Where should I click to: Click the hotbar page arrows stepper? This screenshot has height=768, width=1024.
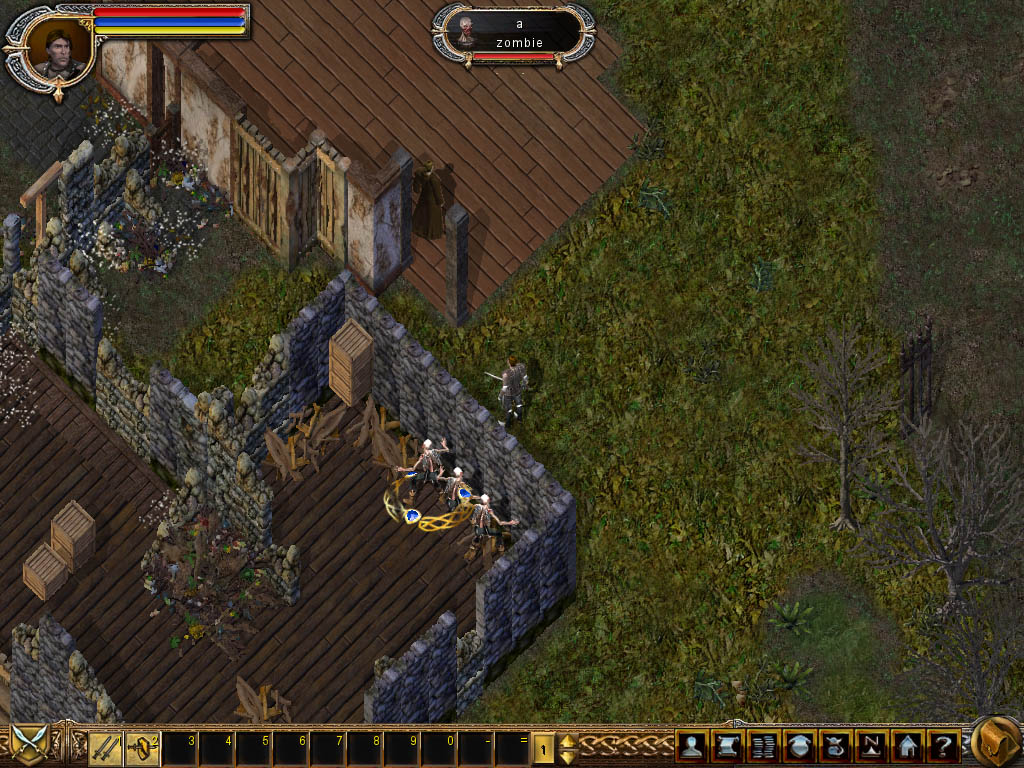566,746
